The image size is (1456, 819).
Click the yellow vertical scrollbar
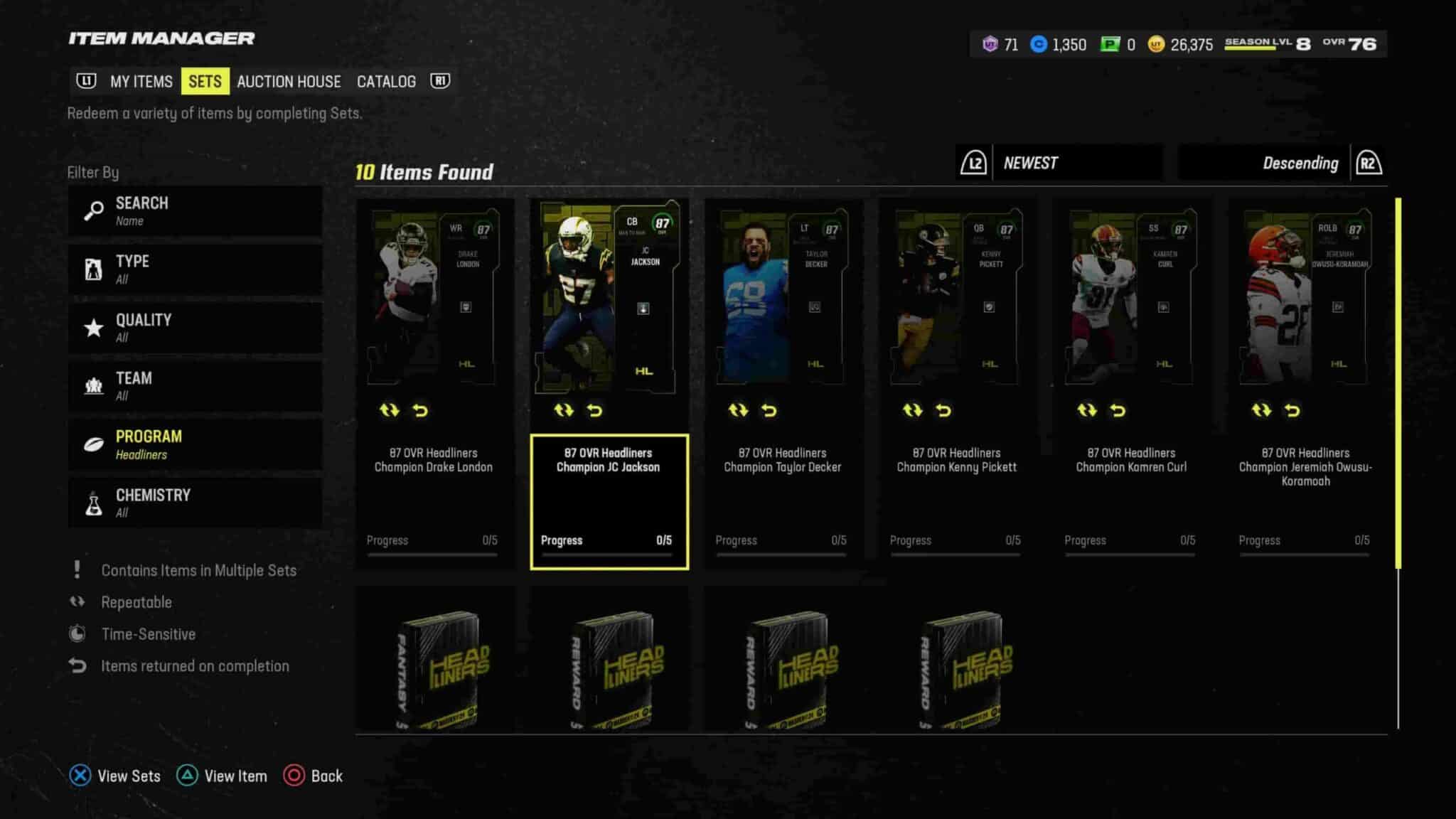[x=1398, y=382]
